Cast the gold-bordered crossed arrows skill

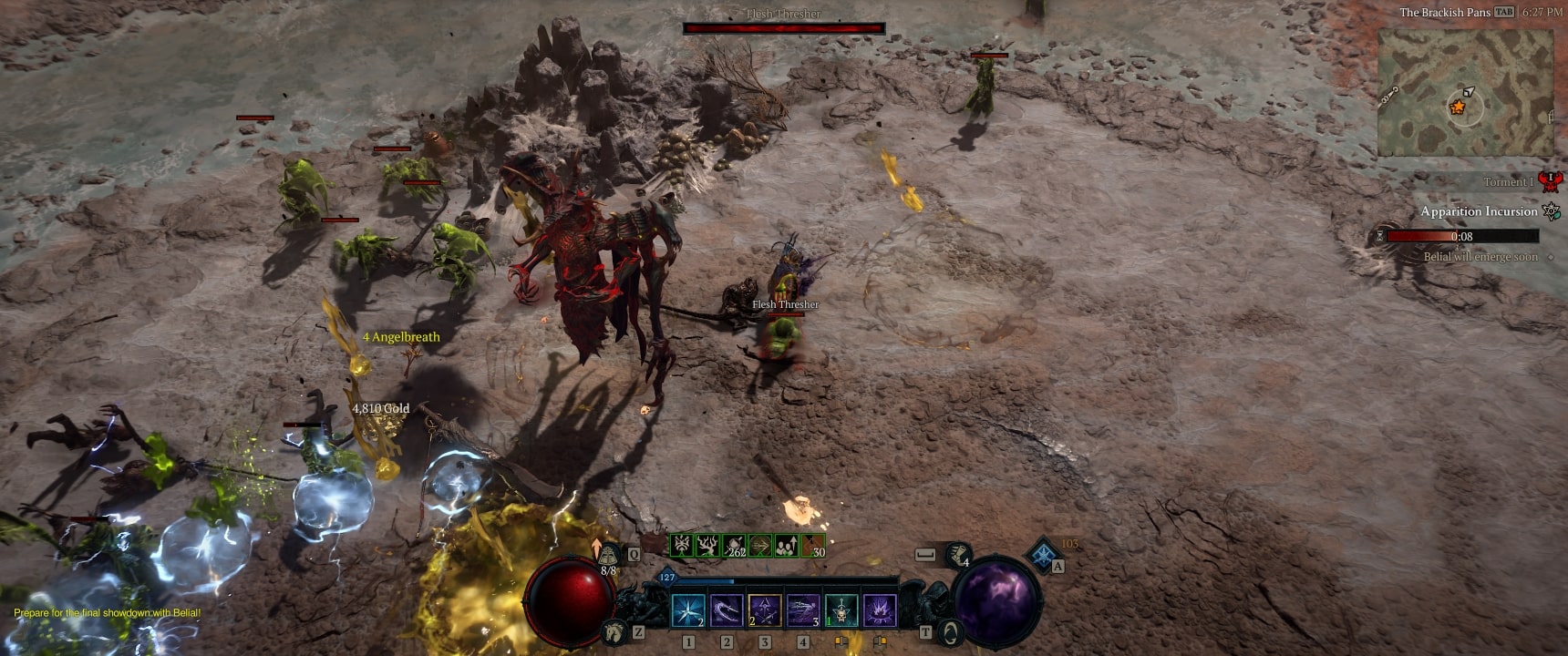point(765,610)
